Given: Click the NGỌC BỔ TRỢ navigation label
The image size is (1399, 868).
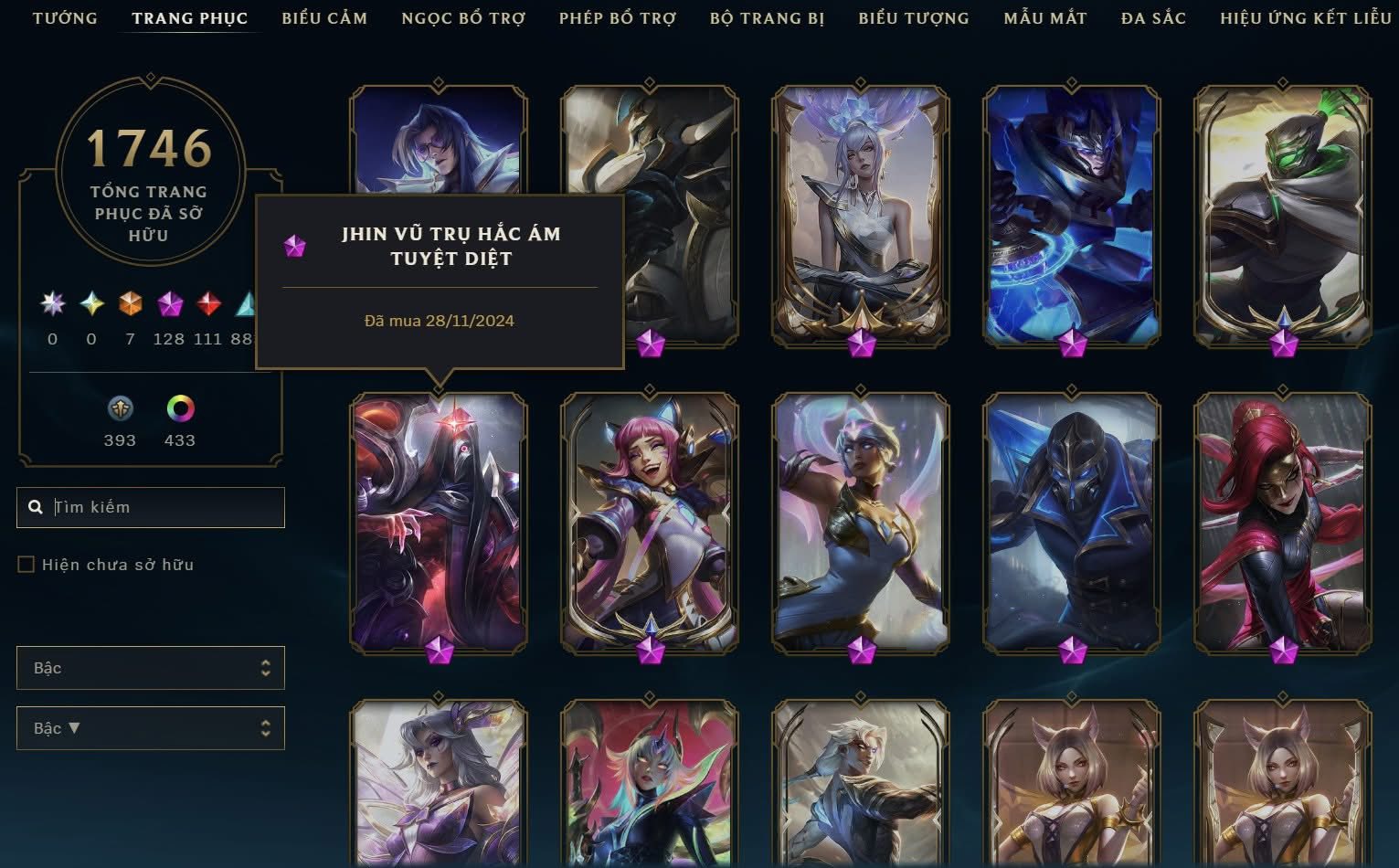Looking at the screenshot, I should (x=462, y=17).
